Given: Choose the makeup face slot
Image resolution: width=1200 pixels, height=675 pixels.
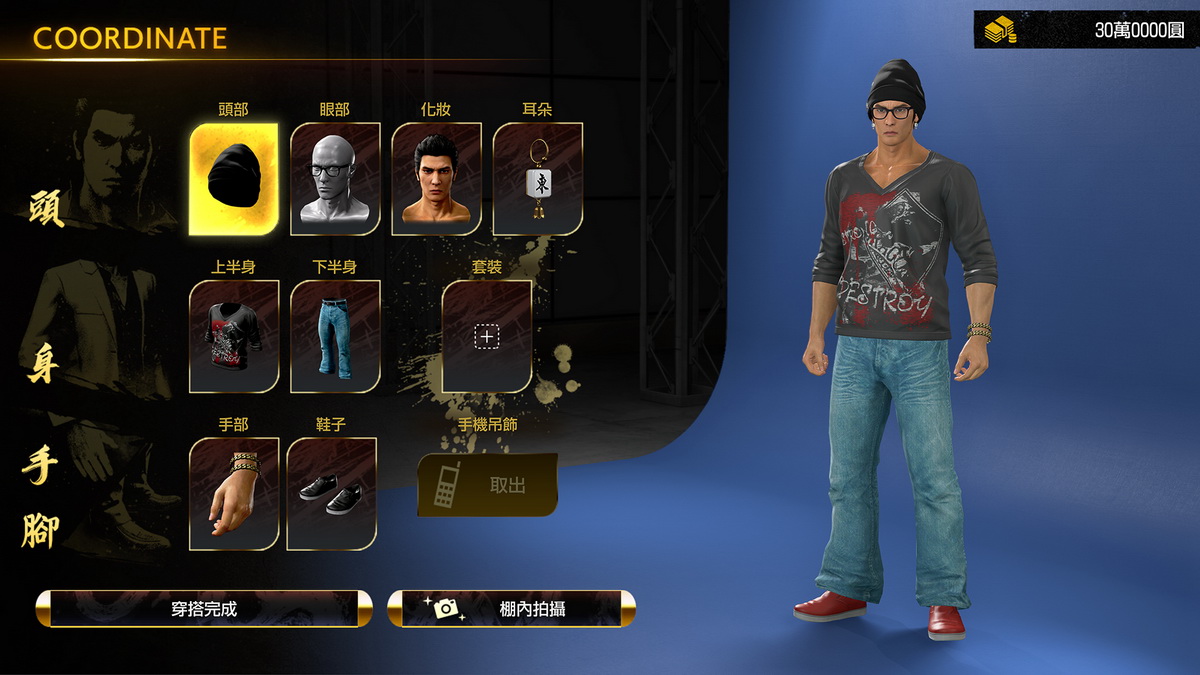Looking at the screenshot, I should point(436,179).
